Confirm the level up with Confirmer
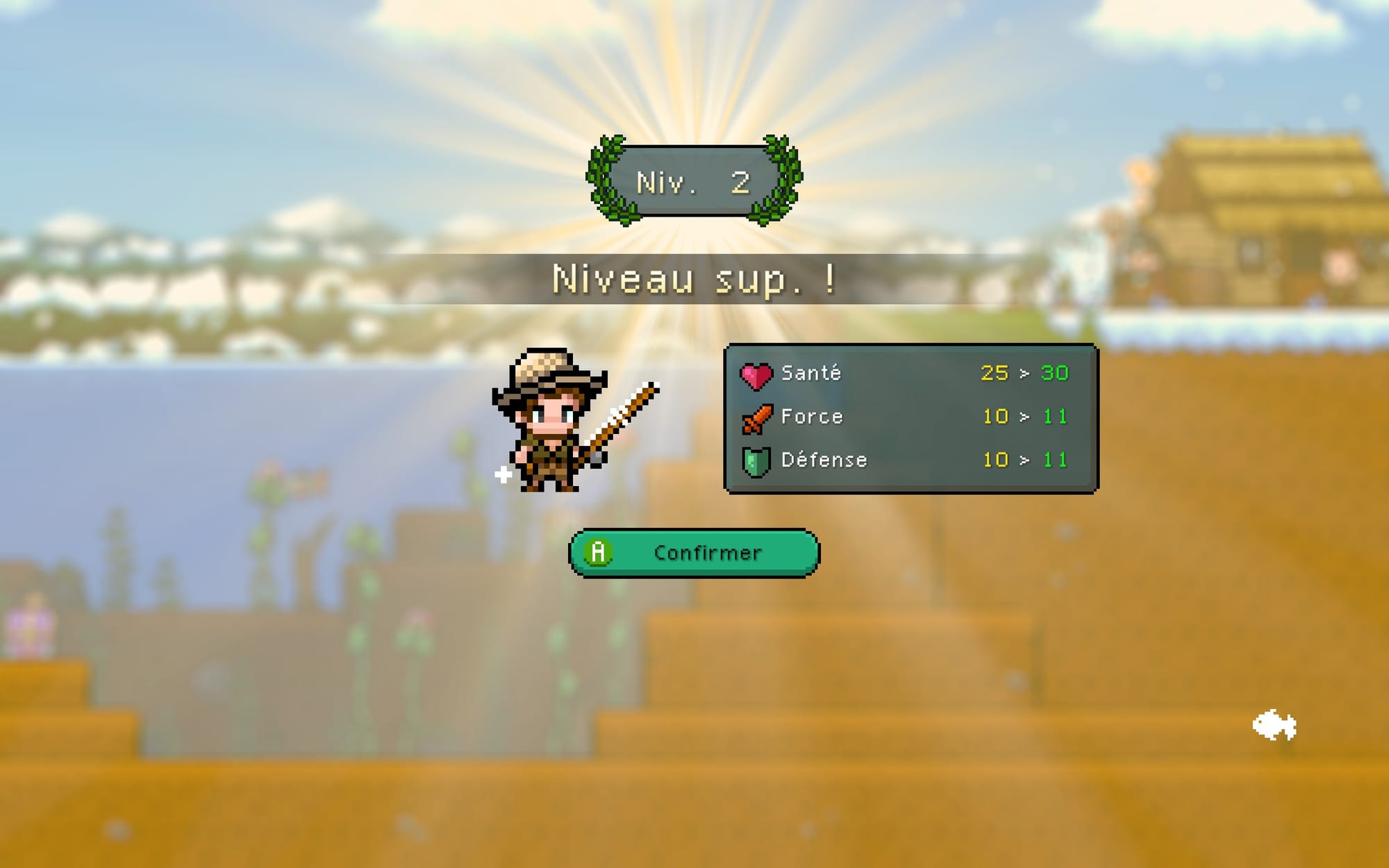The width and height of the screenshot is (1389, 868). coord(694,553)
